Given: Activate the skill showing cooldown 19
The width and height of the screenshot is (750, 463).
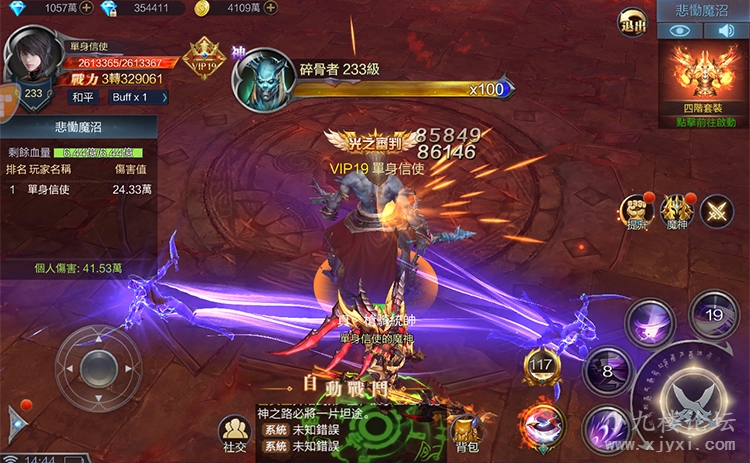Looking at the screenshot, I should click(x=714, y=314).
